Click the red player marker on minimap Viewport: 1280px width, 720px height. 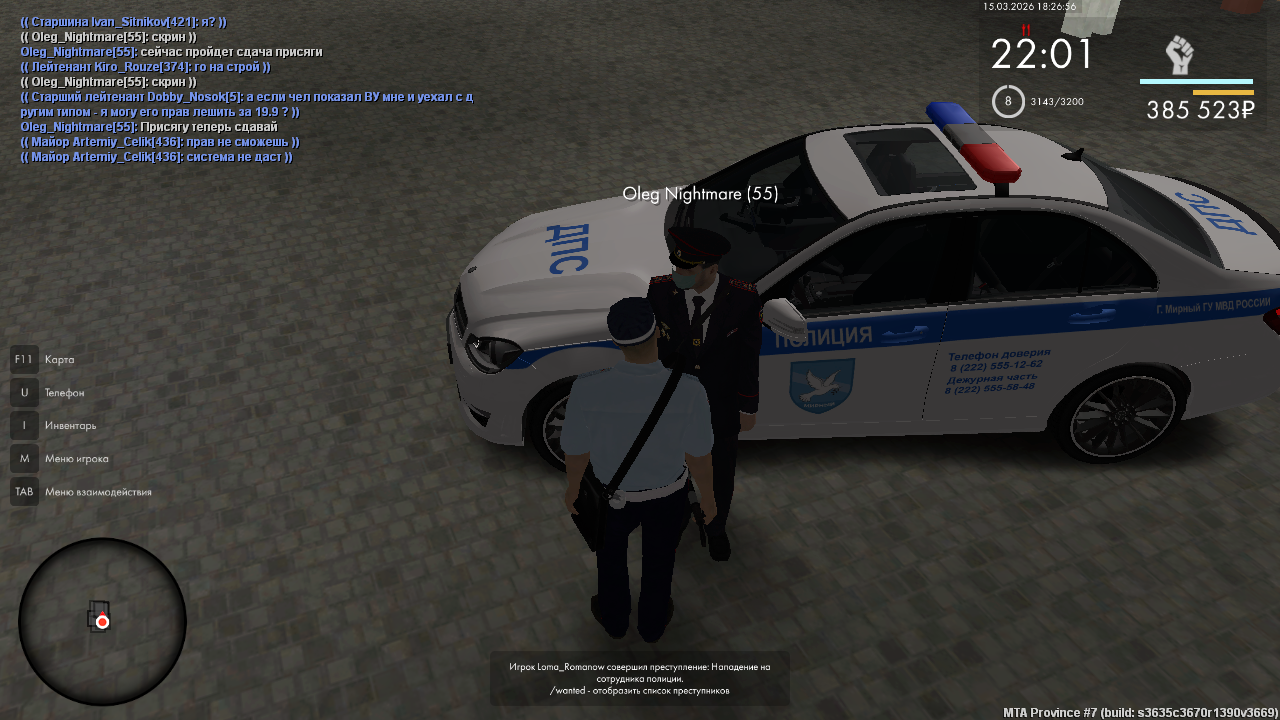(102, 622)
